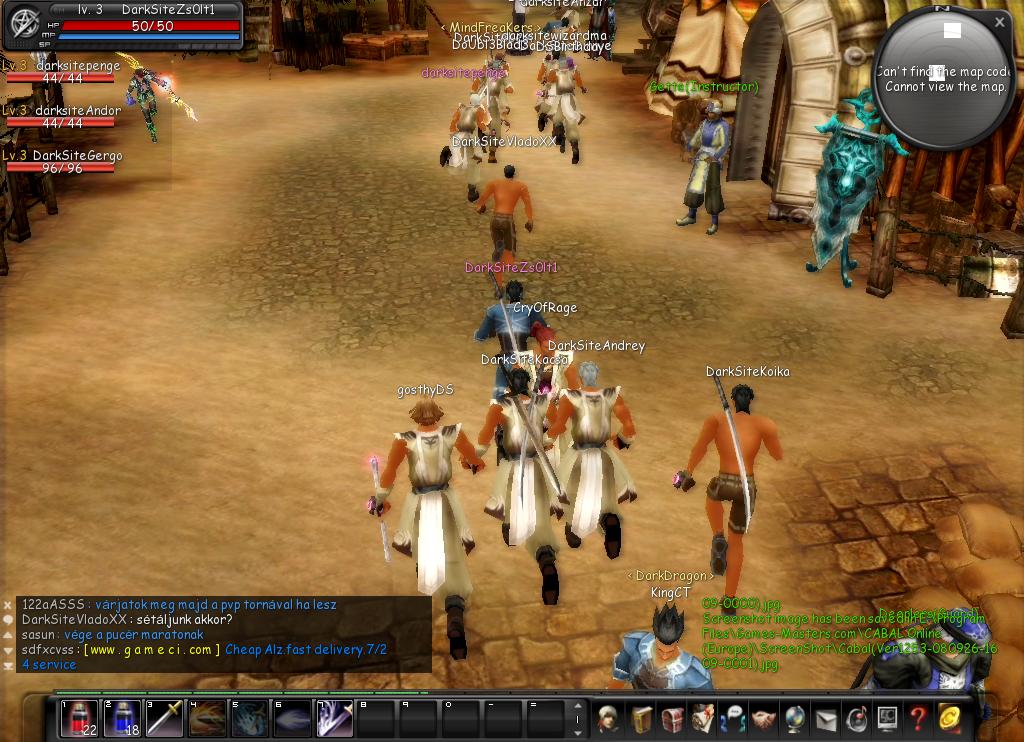This screenshot has height=742, width=1024.
Task: Use the red HP potion in slot 1
Action: click(x=79, y=718)
